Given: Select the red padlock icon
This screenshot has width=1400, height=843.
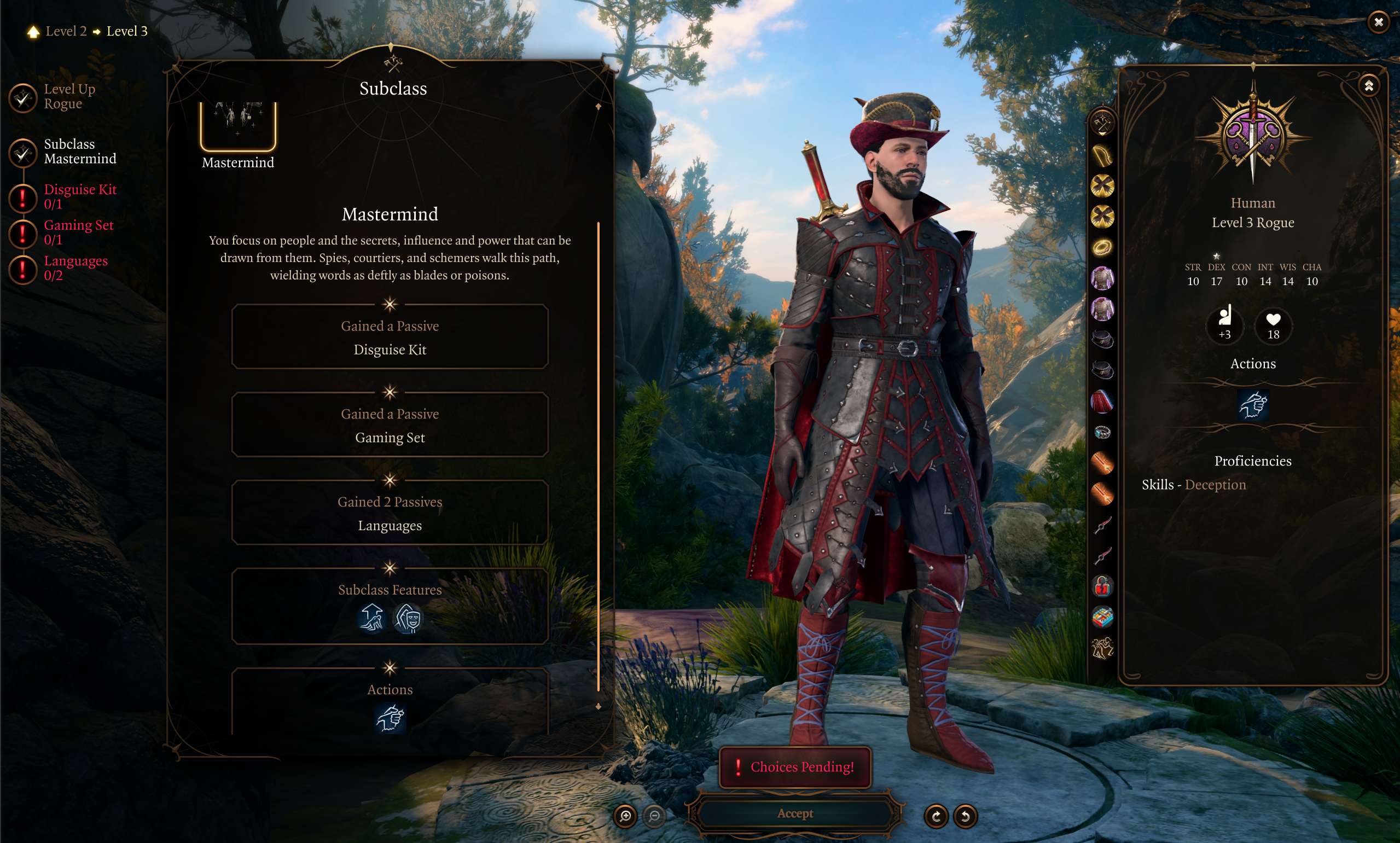Looking at the screenshot, I should (x=1102, y=586).
